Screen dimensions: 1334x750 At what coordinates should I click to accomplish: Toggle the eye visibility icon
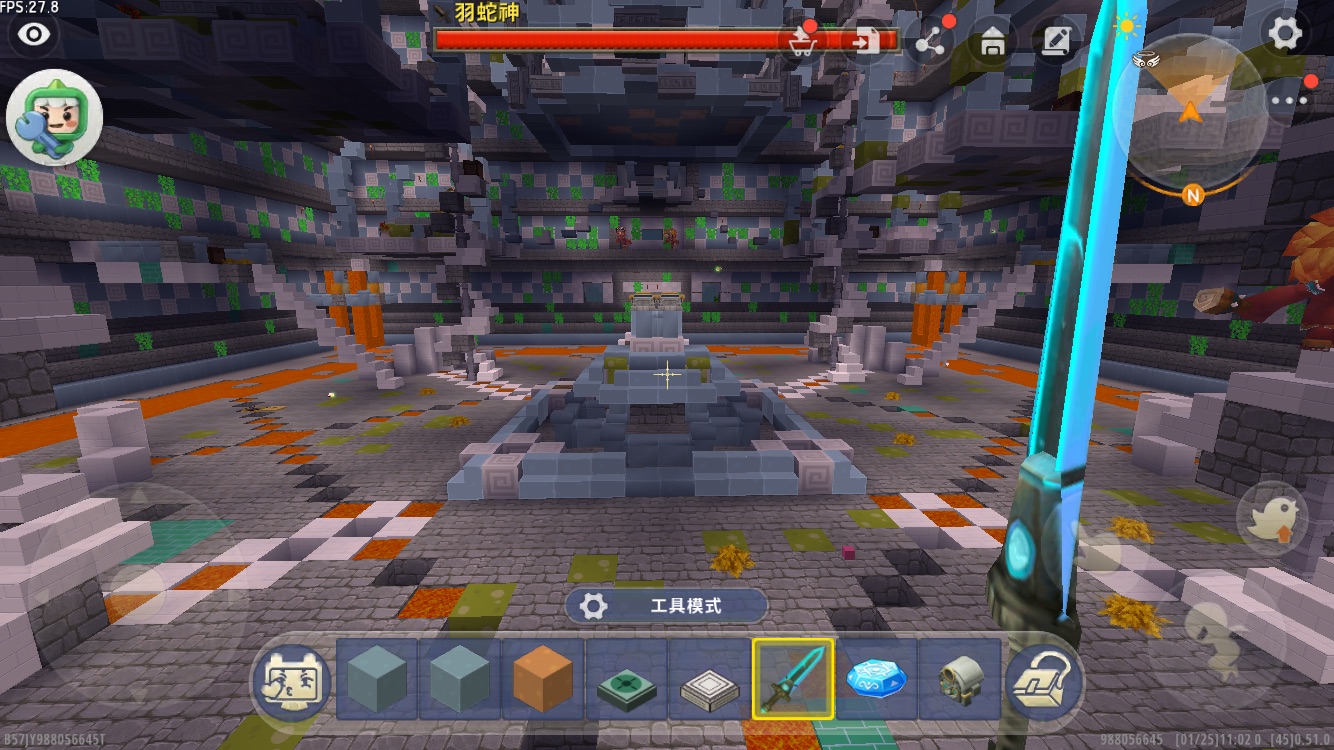tap(35, 35)
